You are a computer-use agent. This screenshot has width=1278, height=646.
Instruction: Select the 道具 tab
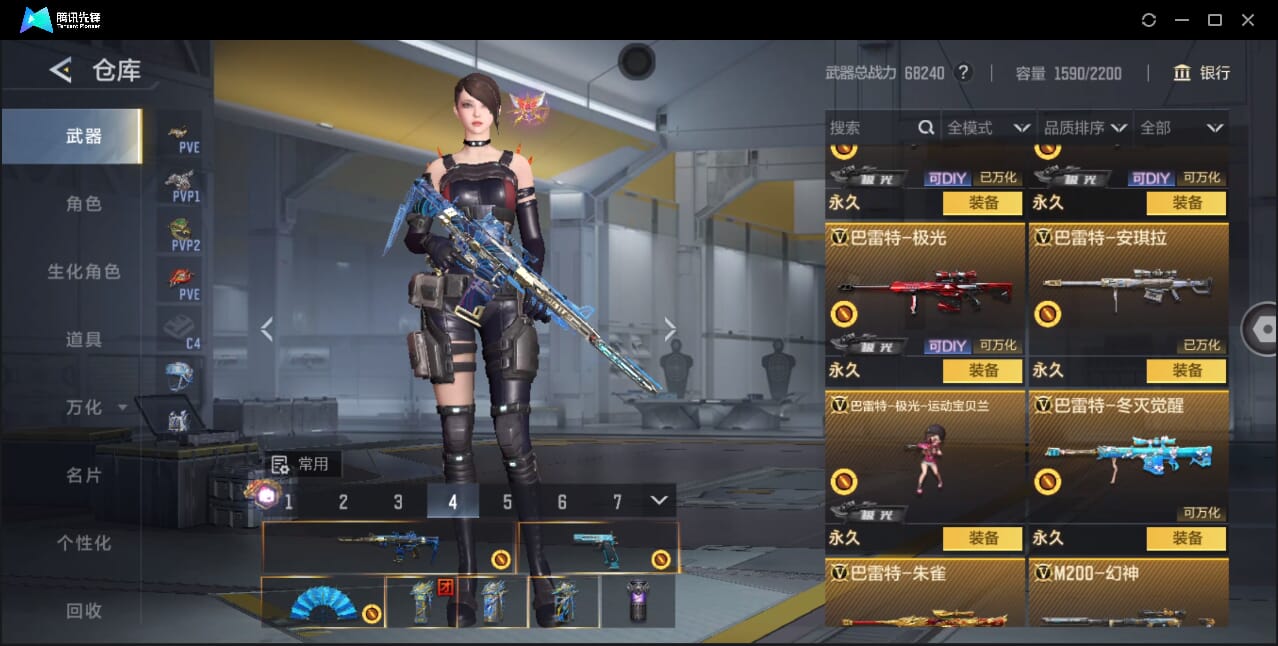click(84, 340)
